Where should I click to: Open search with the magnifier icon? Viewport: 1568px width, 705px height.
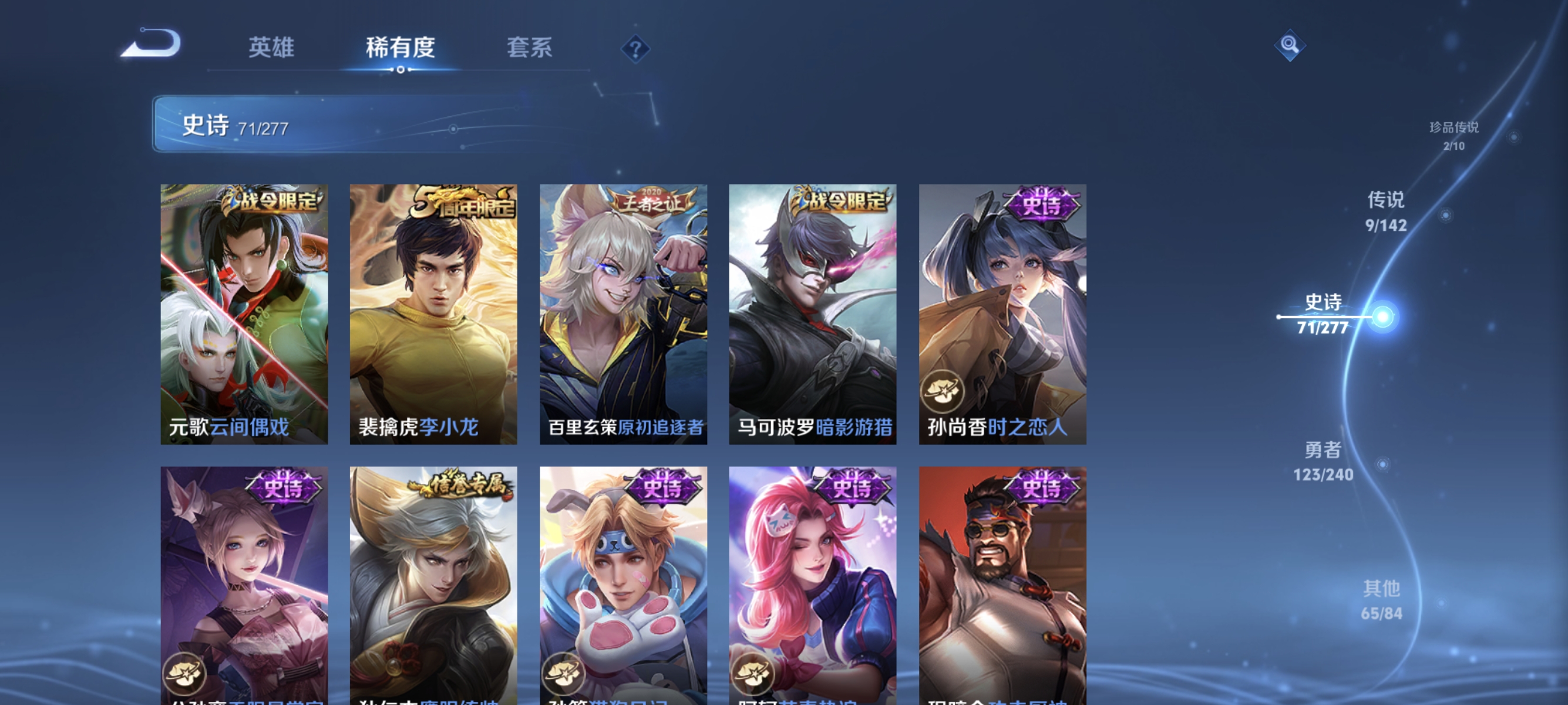1290,46
